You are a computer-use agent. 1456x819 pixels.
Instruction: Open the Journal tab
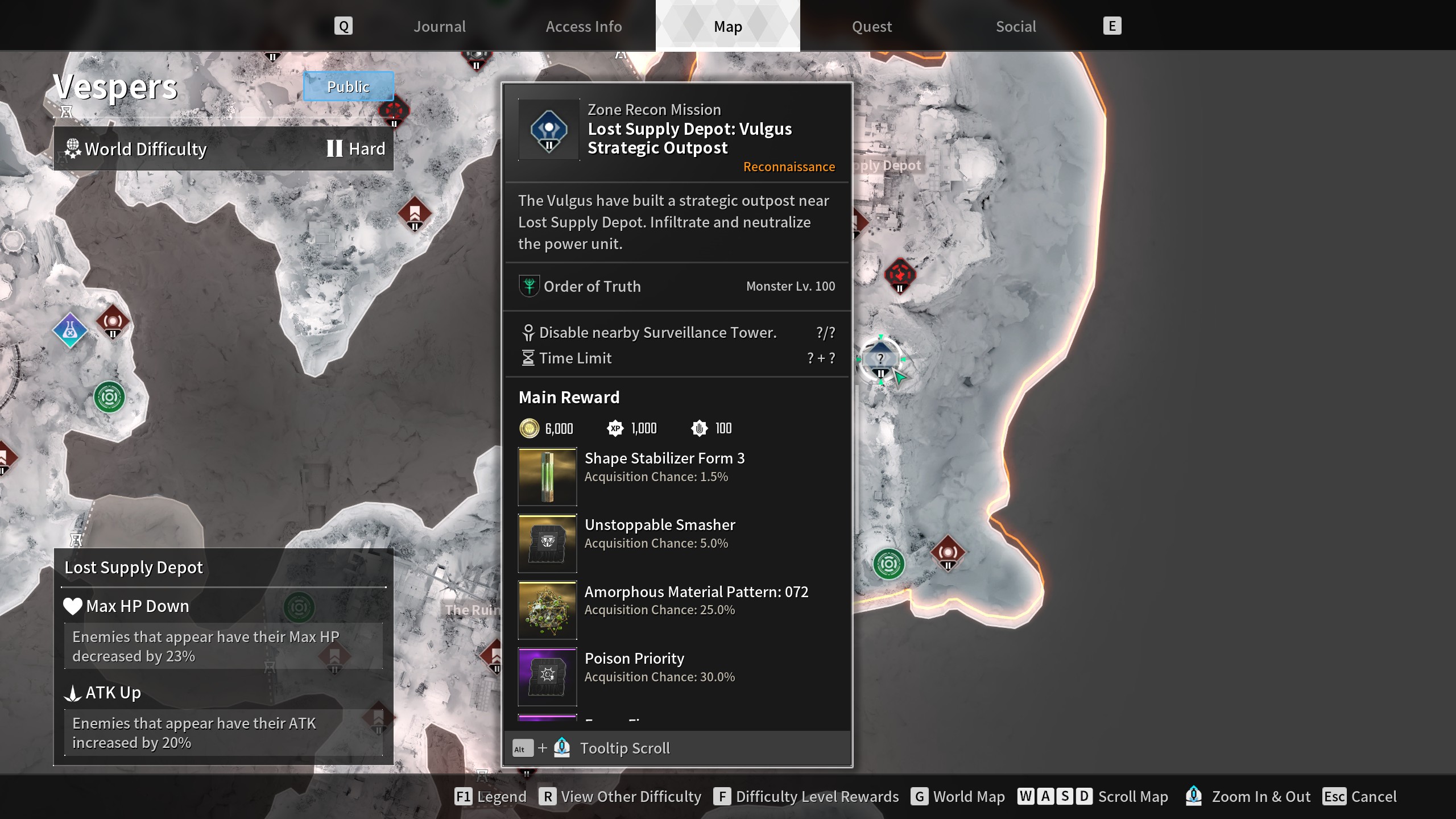click(440, 26)
